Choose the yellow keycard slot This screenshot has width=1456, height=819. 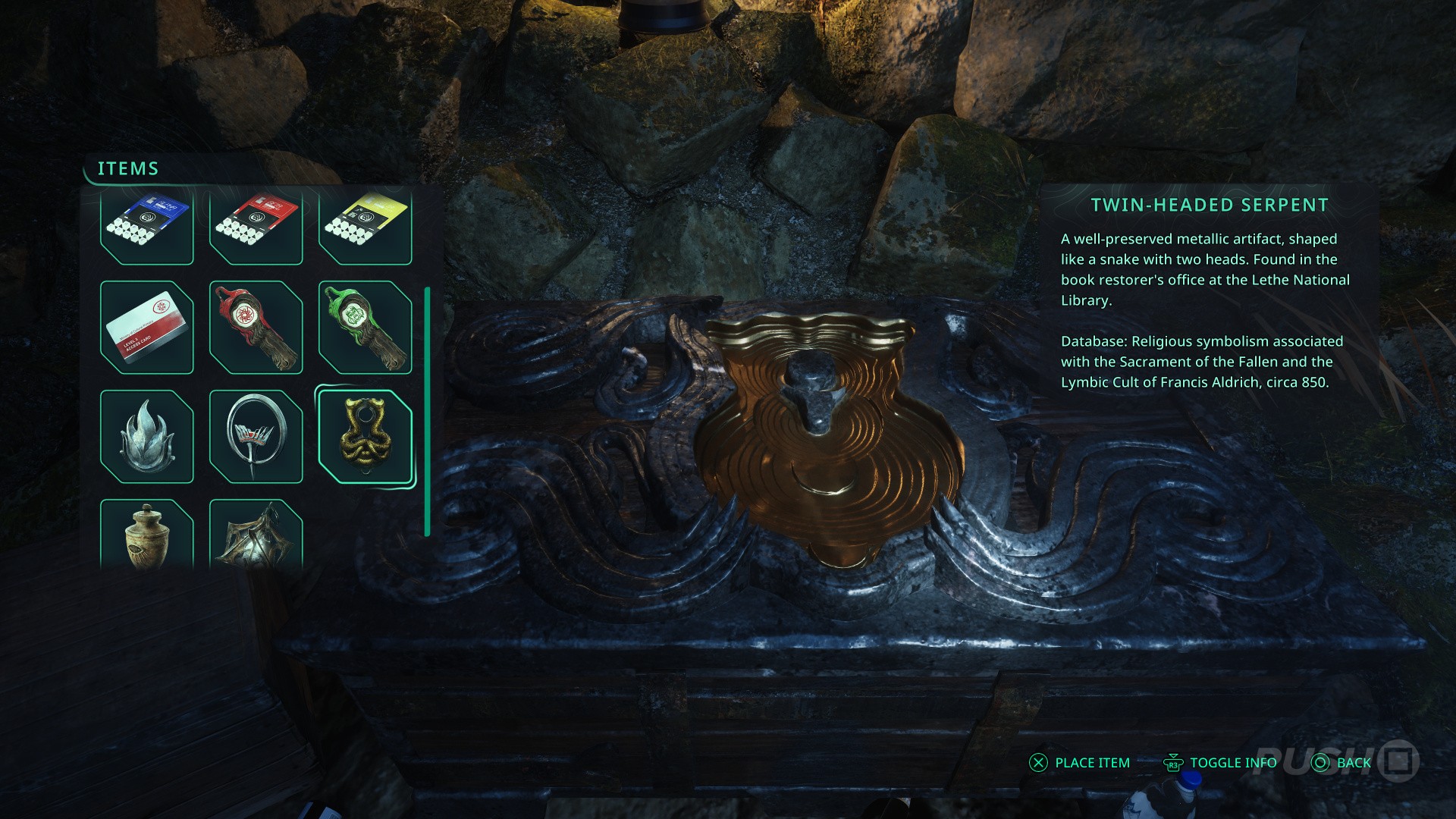pos(365,226)
